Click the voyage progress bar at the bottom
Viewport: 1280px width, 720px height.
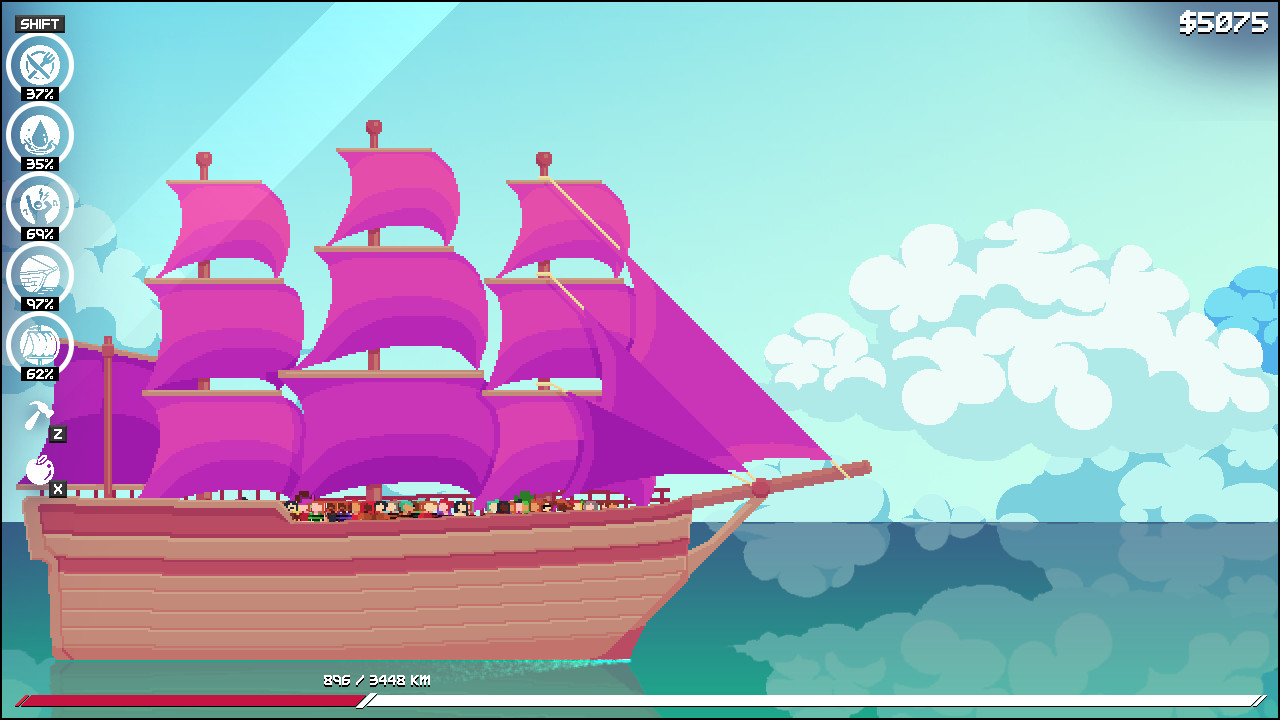point(640,702)
